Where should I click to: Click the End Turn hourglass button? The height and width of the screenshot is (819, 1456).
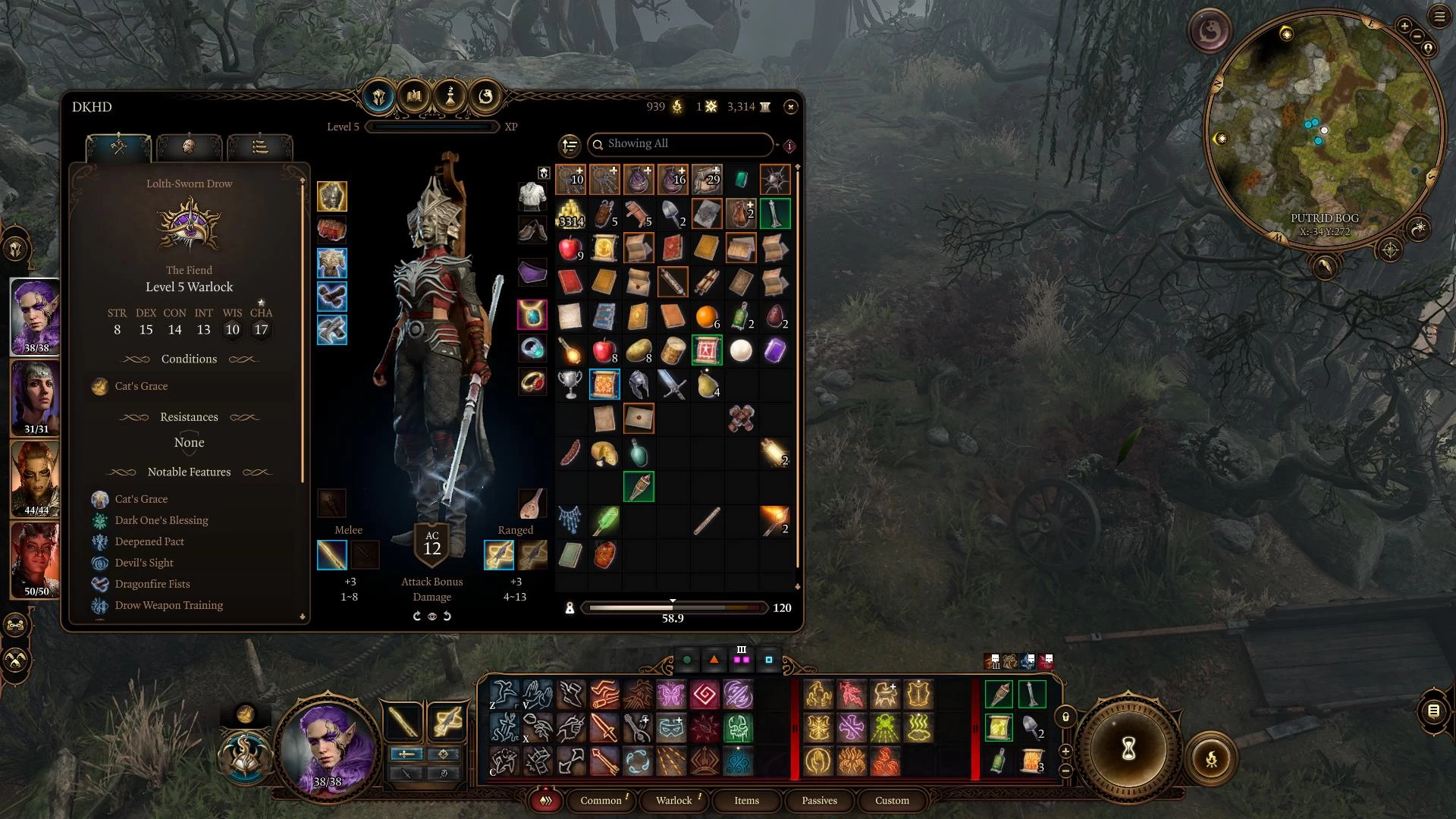(x=1128, y=749)
